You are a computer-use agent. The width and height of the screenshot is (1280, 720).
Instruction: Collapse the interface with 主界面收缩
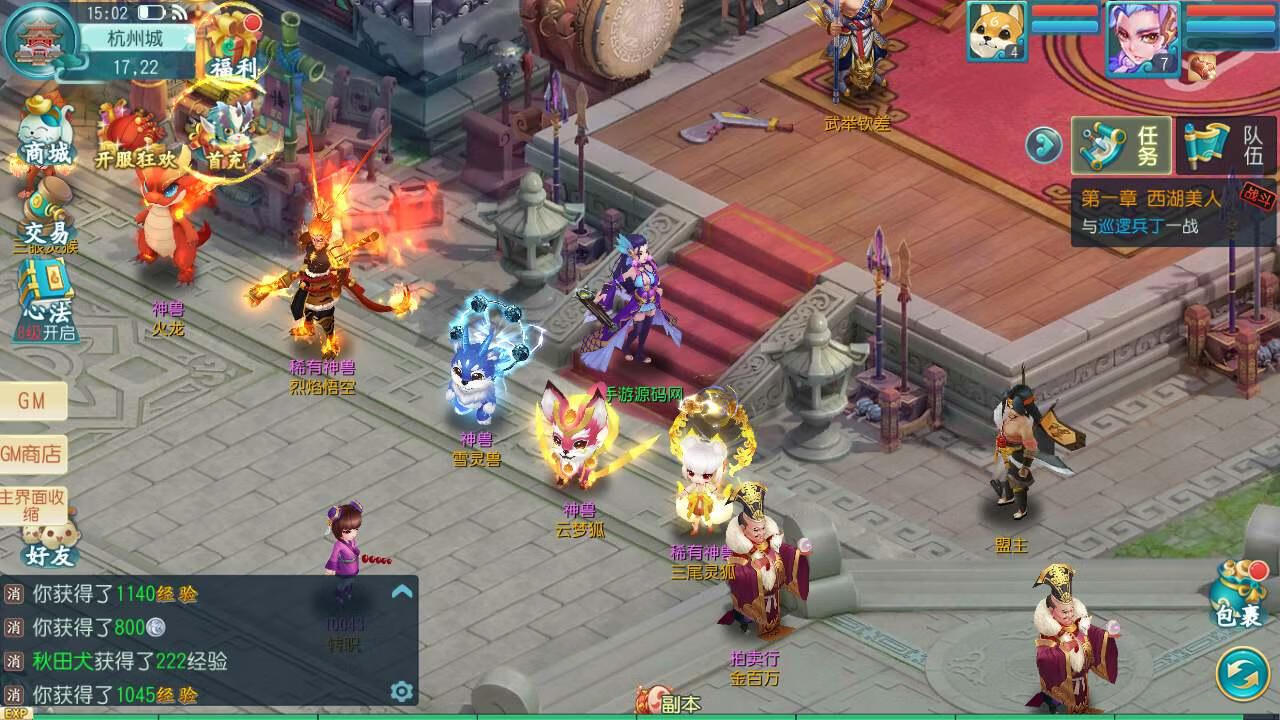click(33, 505)
